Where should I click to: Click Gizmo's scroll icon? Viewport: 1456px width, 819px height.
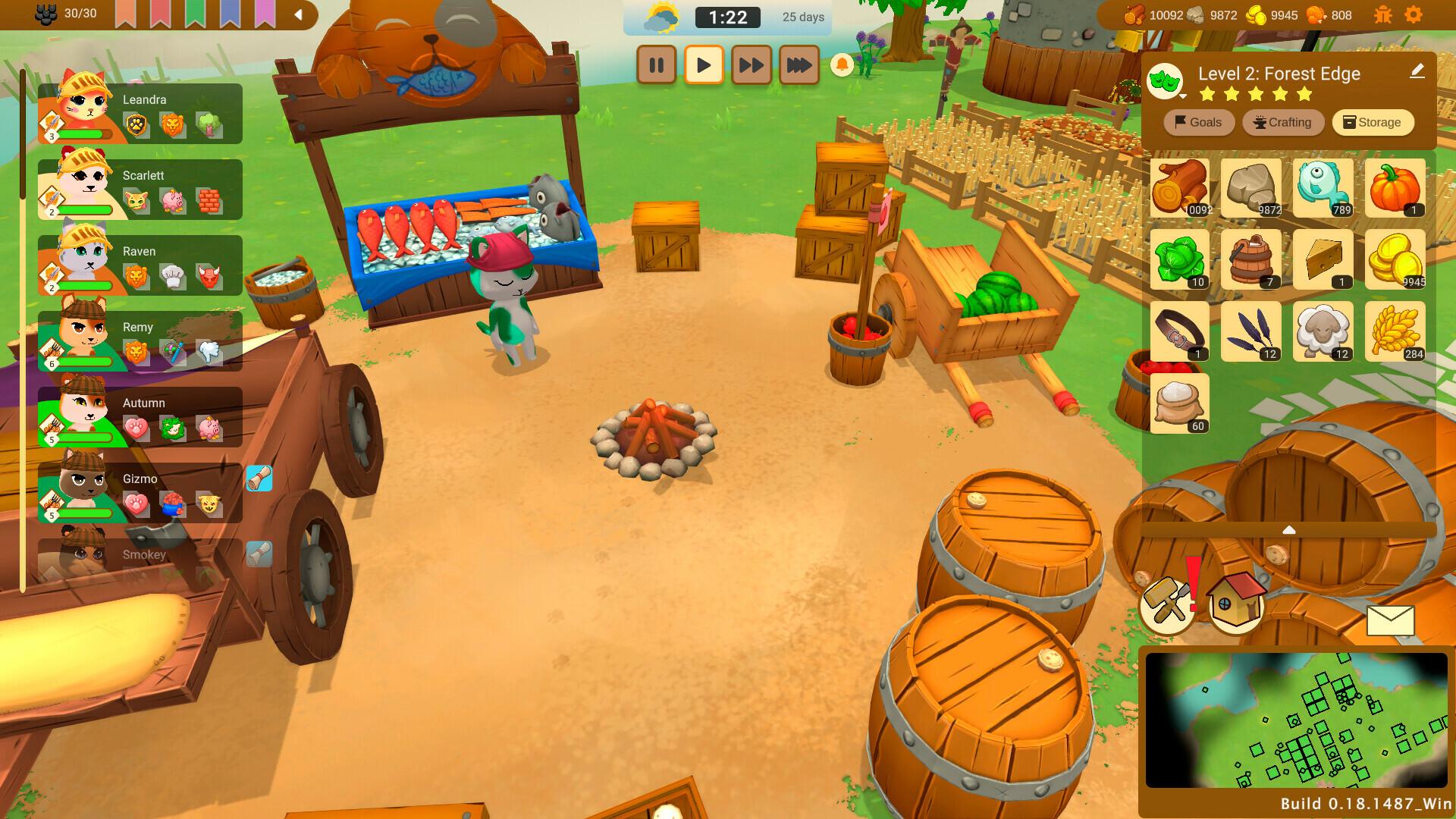(259, 479)
